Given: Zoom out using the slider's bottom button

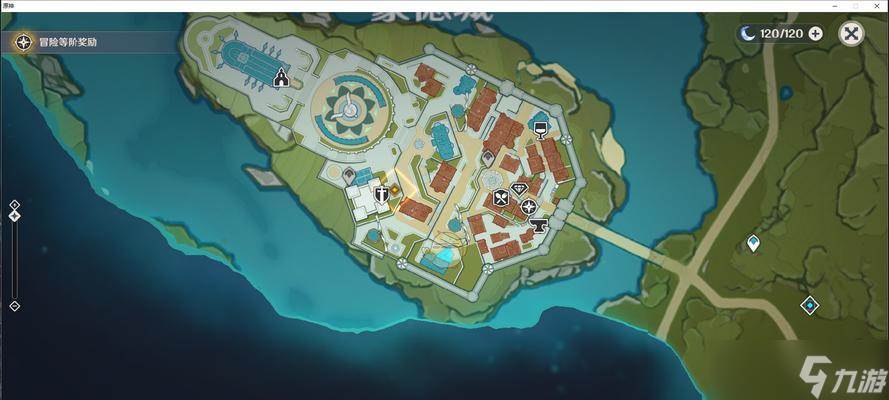Looking at the screenshot, I should click(x=14, y=306).
